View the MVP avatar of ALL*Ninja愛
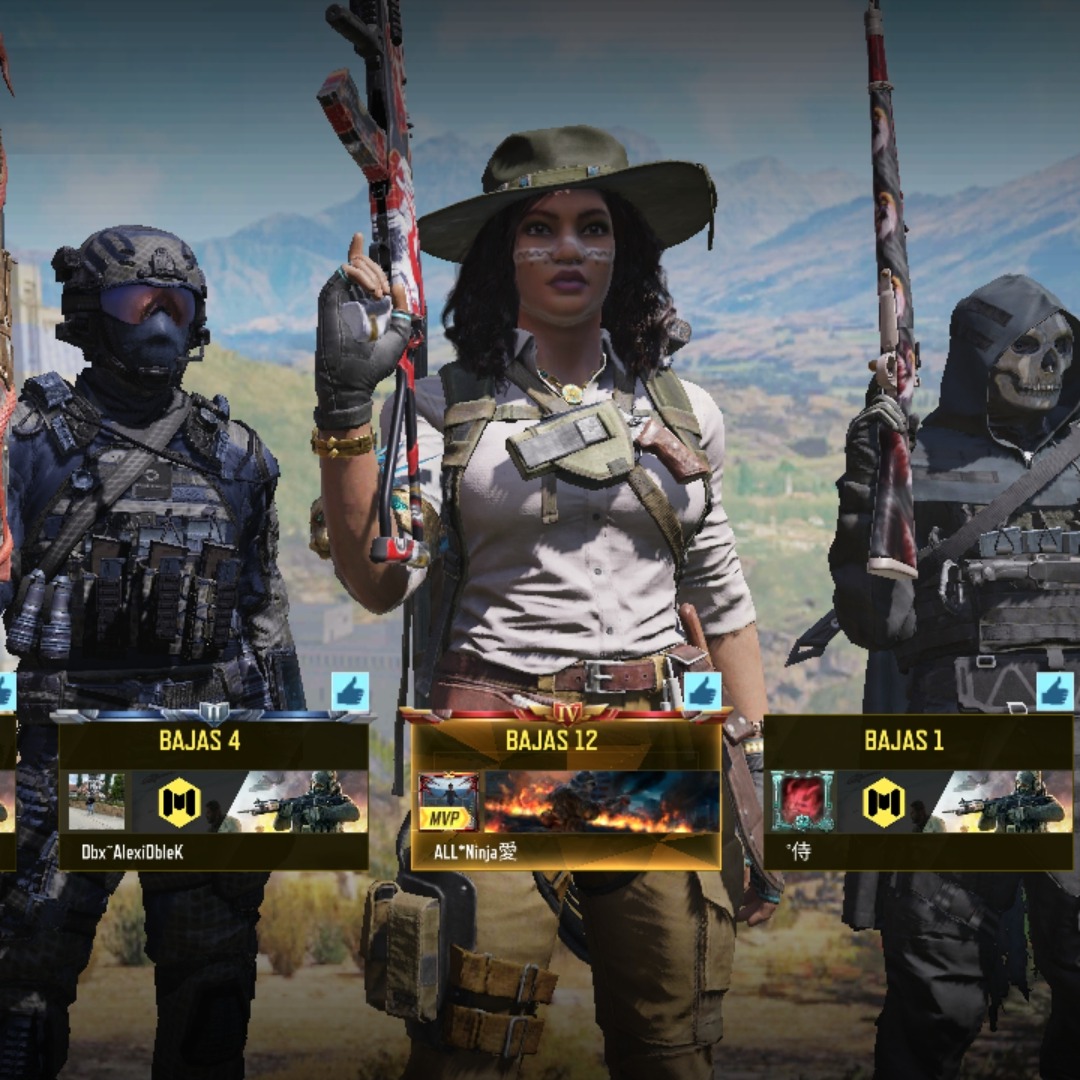Viewport: 1080px width, 1080px height. click(448, 802)
